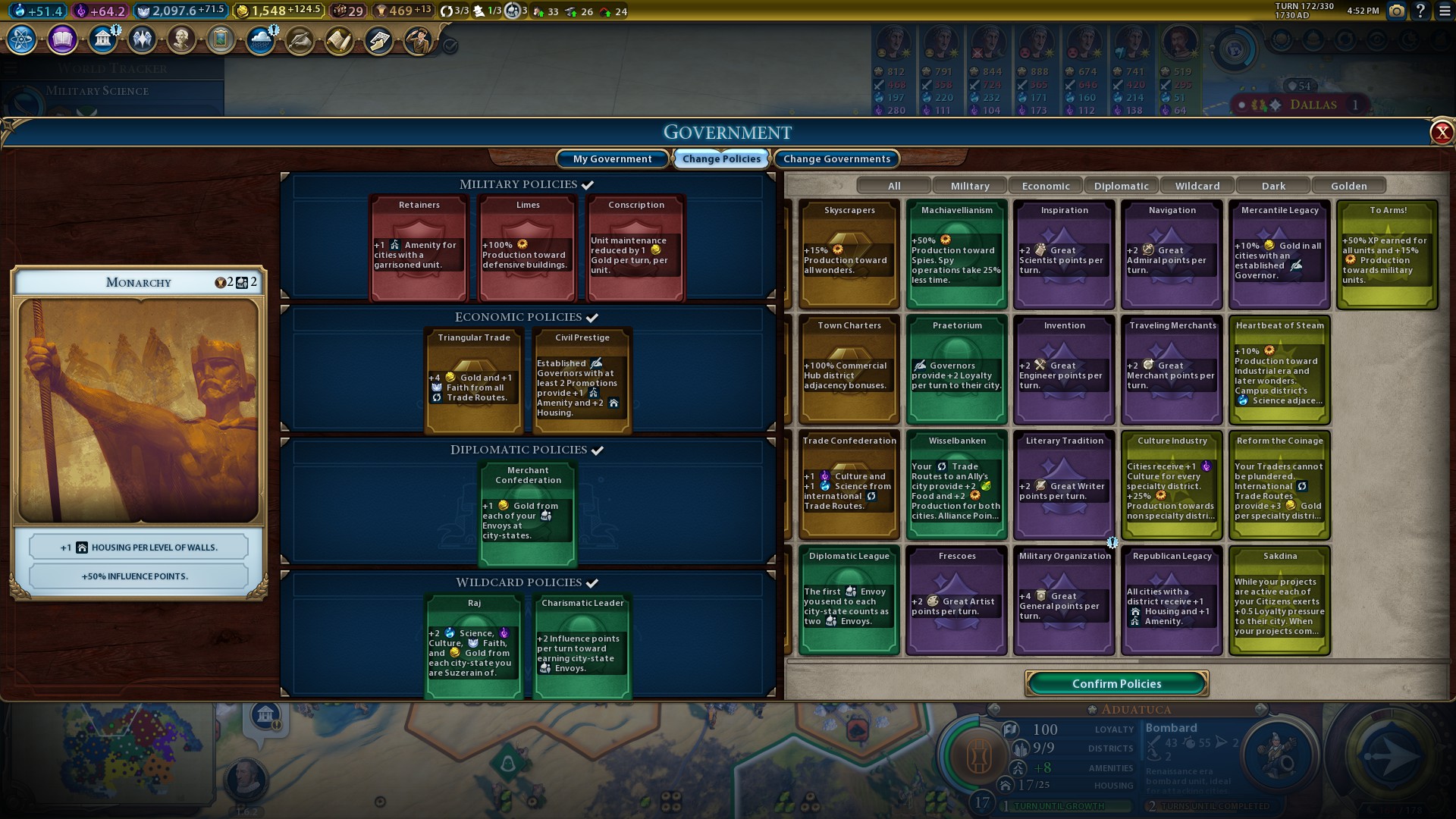Show Wildcard policy cards

(x=1197, y=186)
